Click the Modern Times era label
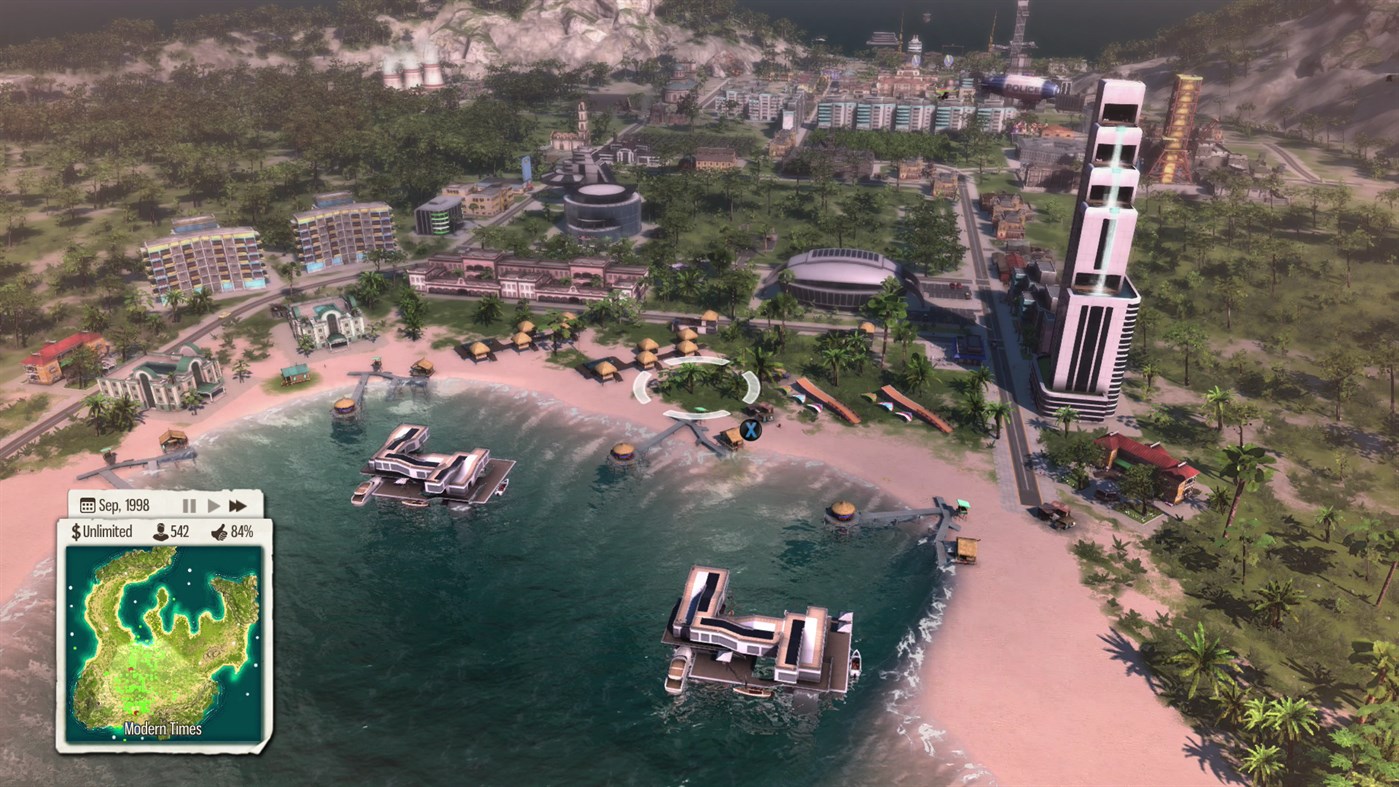Image resolution: width=1399 pixels, height=787 pixels. coord(163,728)
